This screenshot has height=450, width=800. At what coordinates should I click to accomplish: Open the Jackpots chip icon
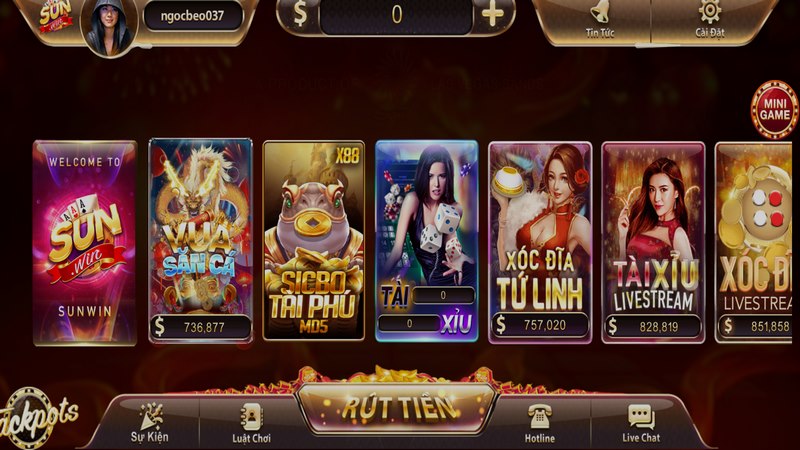37,412
